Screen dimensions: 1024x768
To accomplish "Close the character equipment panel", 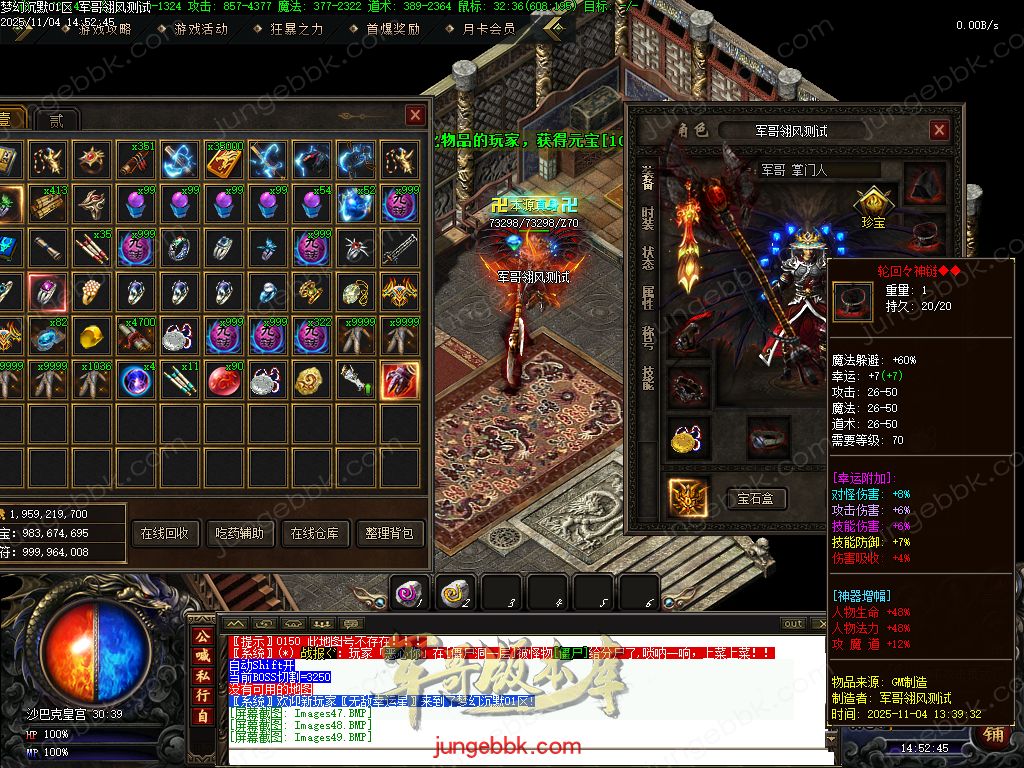I will coord(938,130).
